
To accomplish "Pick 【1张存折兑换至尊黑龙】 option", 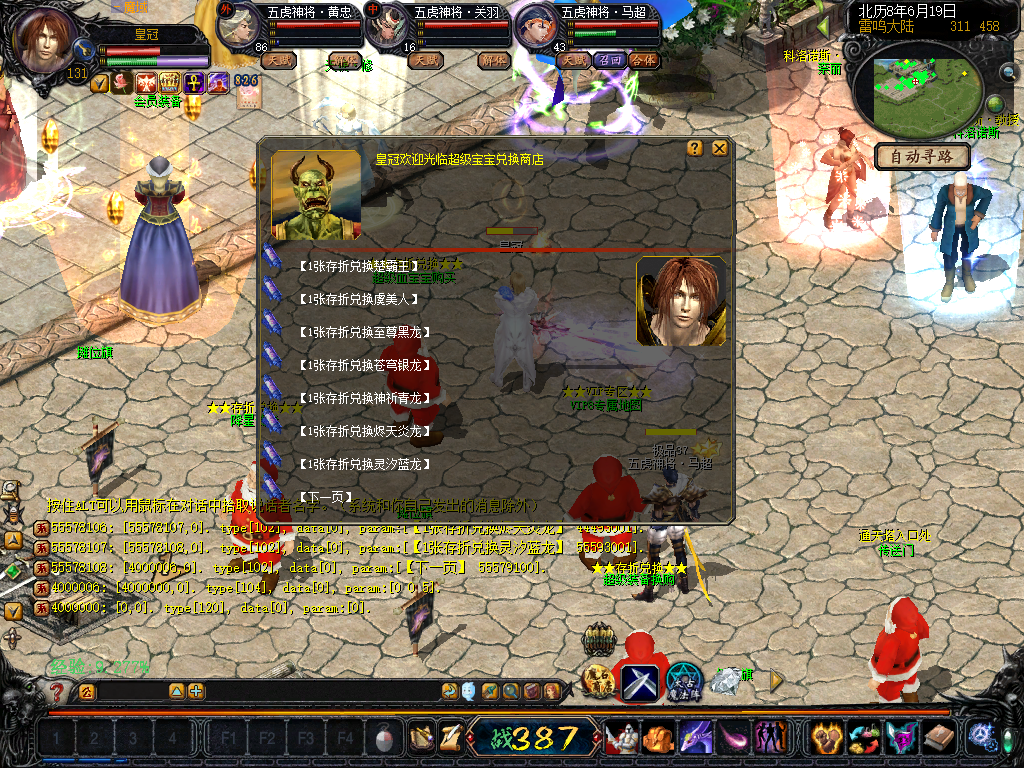I will click(362, 331).
